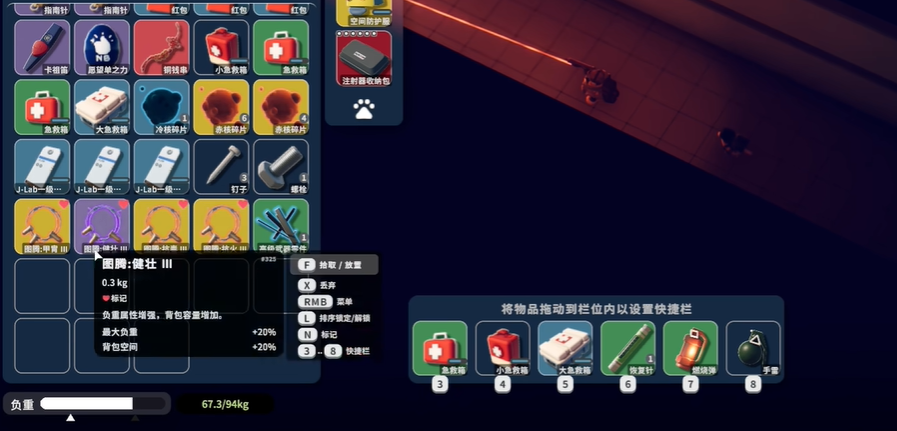The height and width of the screenshot is (431, 897).
Task: Select the 燃烧弹 incendiary quickbar slot
Action: point(690,348)
